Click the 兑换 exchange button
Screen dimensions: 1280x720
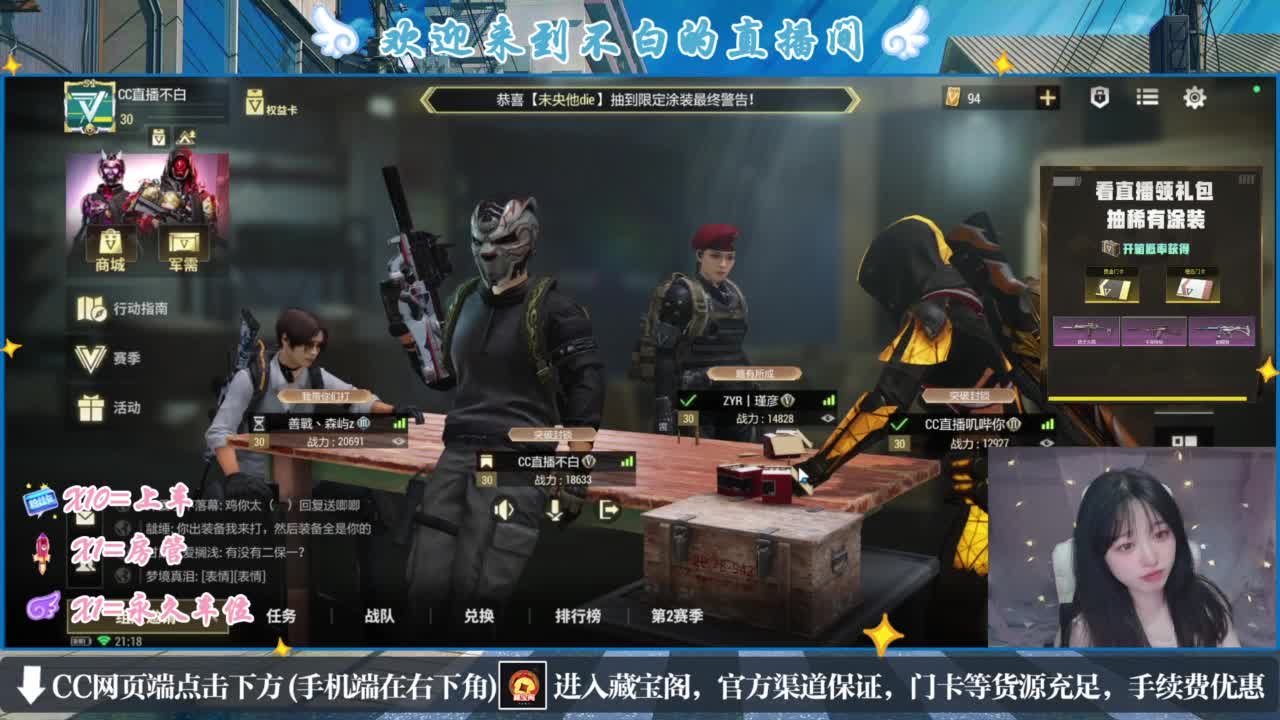481,618
